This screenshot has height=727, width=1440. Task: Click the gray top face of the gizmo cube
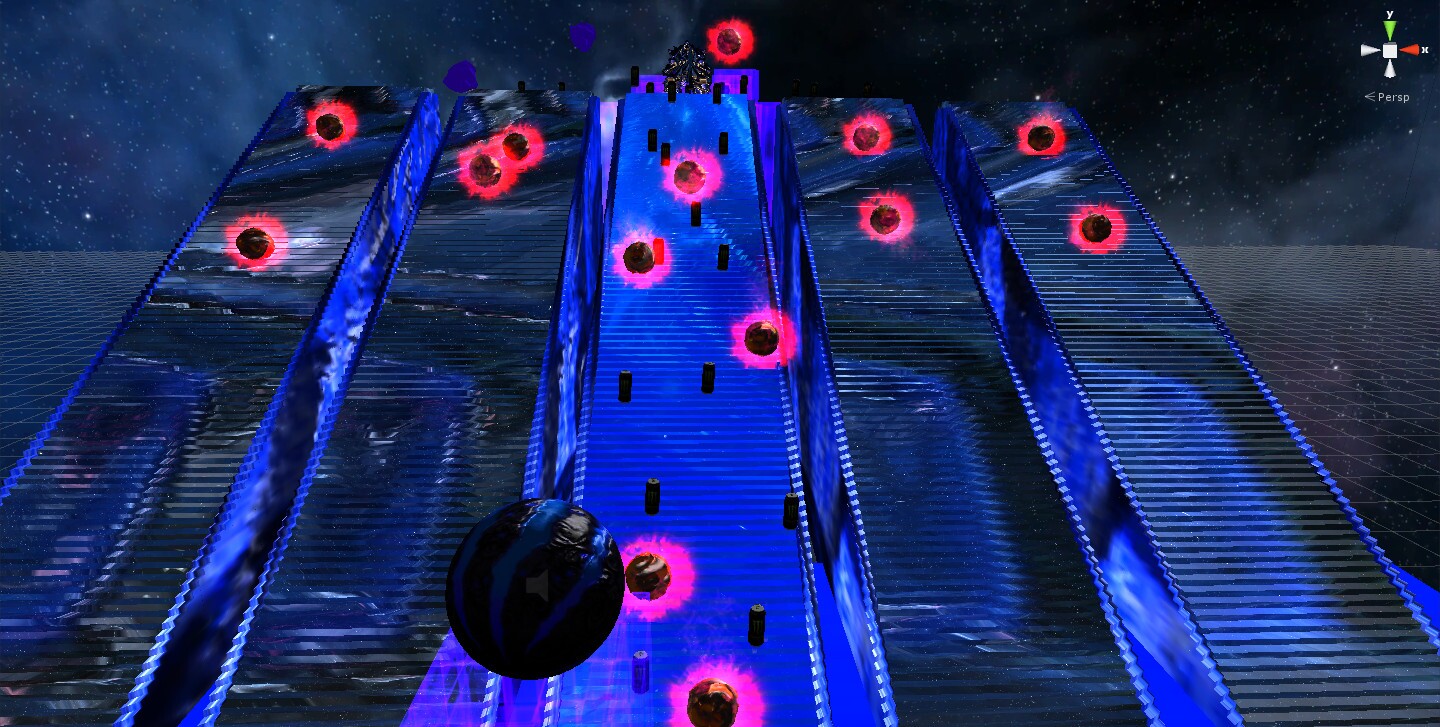(x=1389, y=43)
